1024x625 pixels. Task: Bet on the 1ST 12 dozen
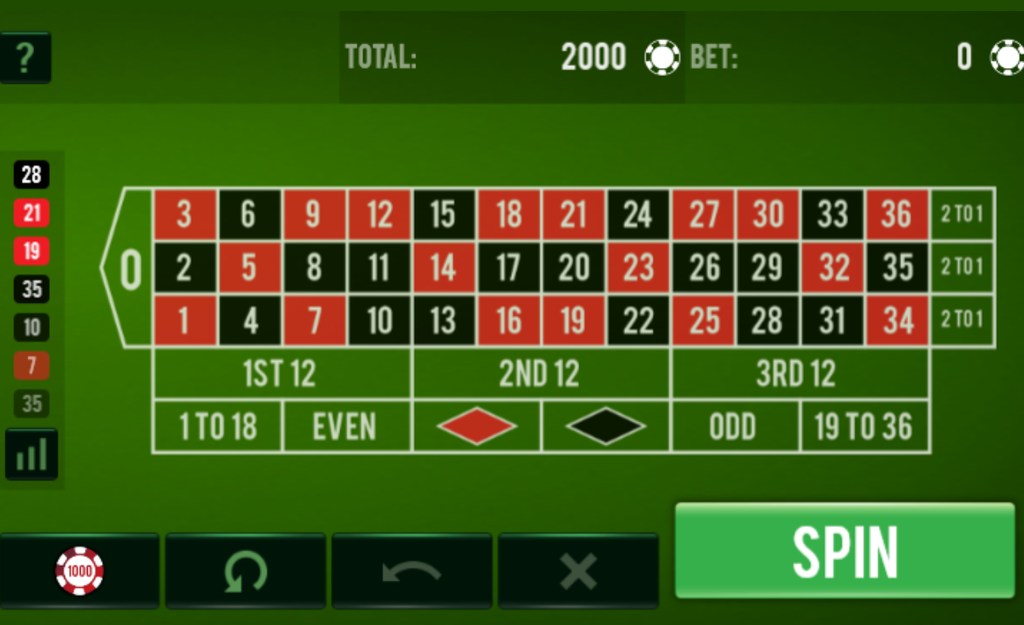pyautogui.click(x=281, y=374)
